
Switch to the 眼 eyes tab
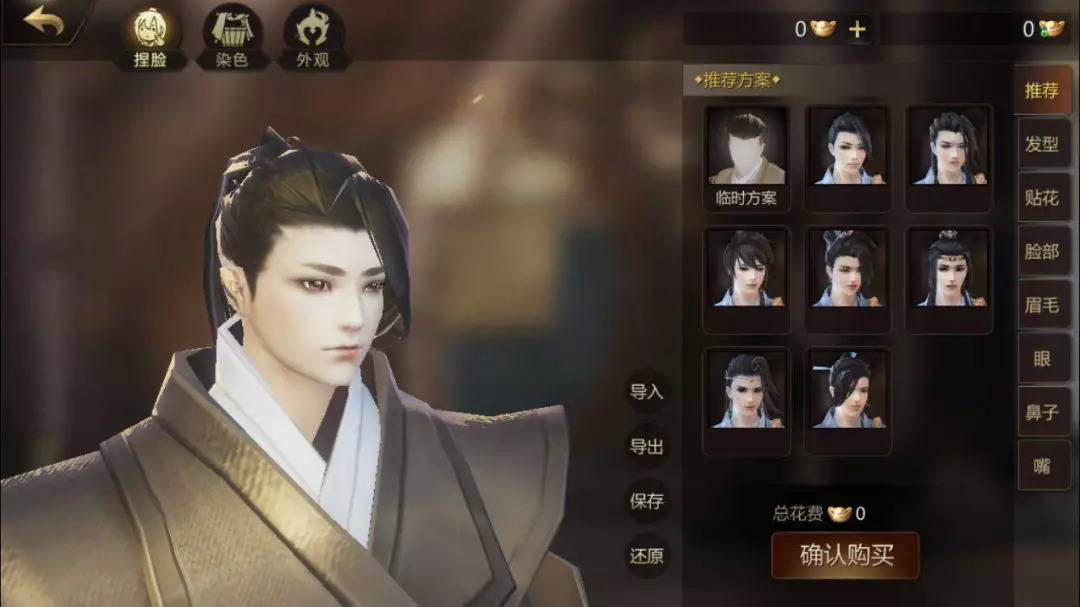1042,359
